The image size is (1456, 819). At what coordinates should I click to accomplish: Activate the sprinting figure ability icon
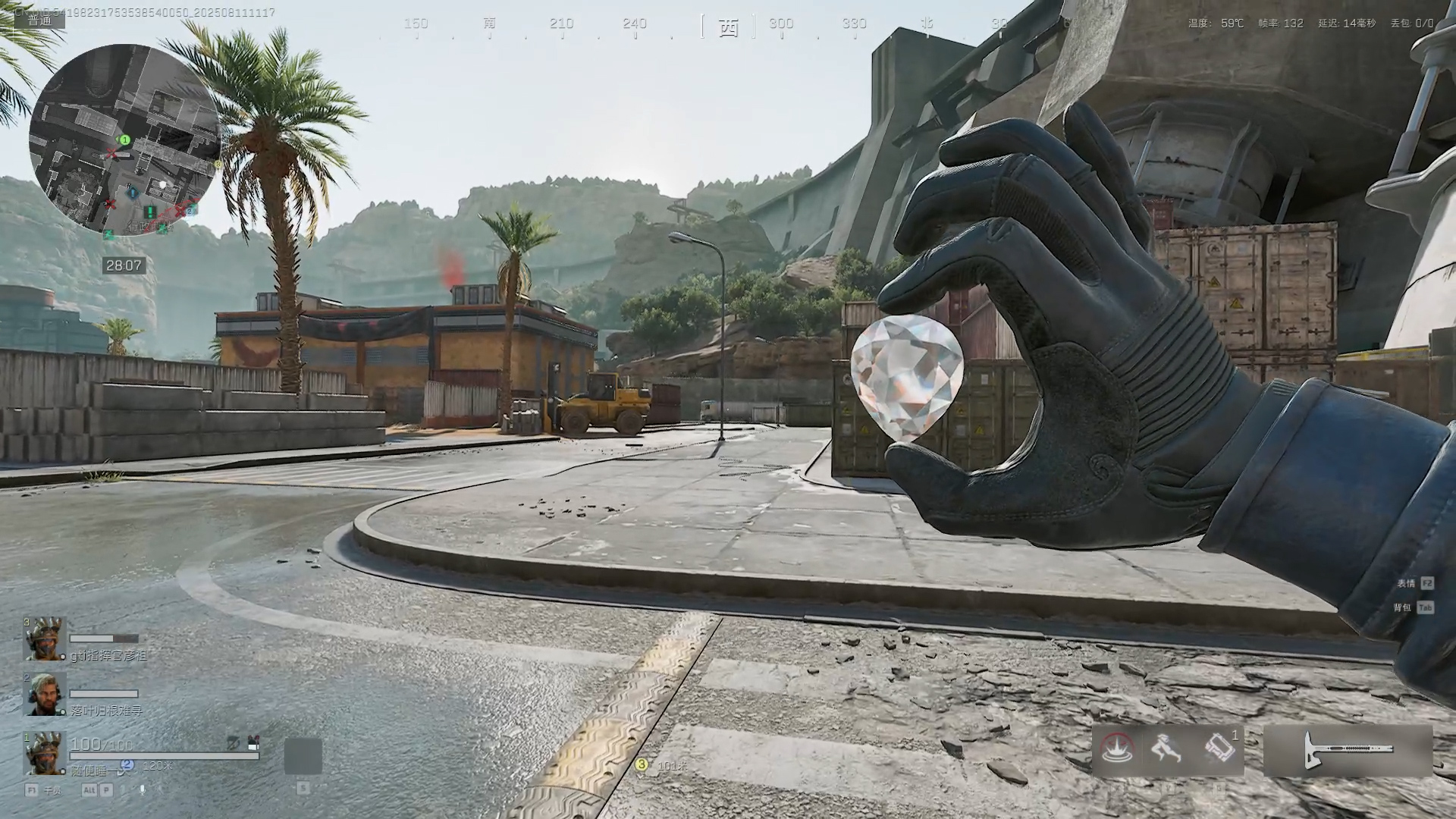click(1166, 749)
